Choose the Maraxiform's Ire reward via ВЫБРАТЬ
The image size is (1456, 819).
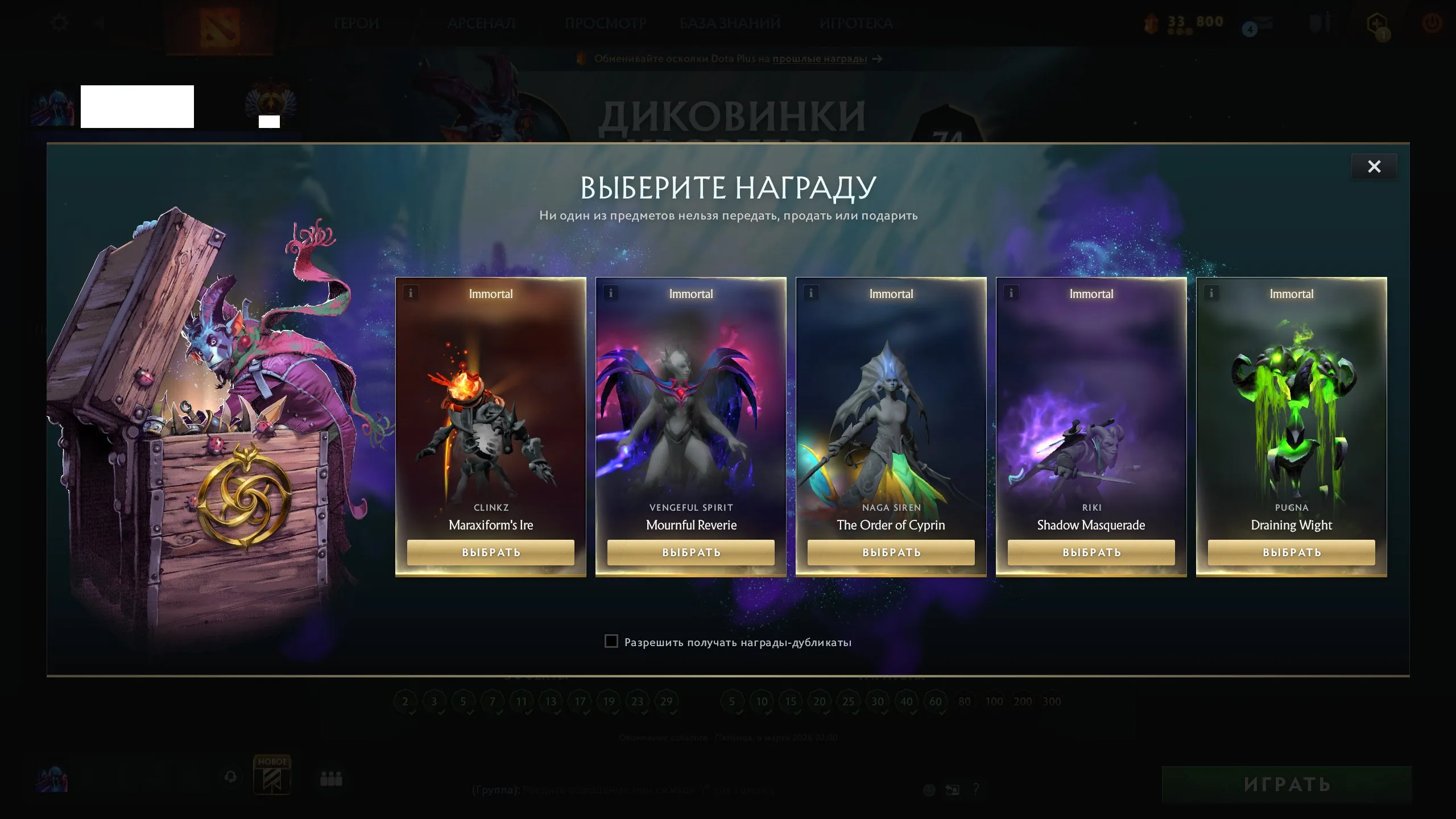(x=490, y=552)
